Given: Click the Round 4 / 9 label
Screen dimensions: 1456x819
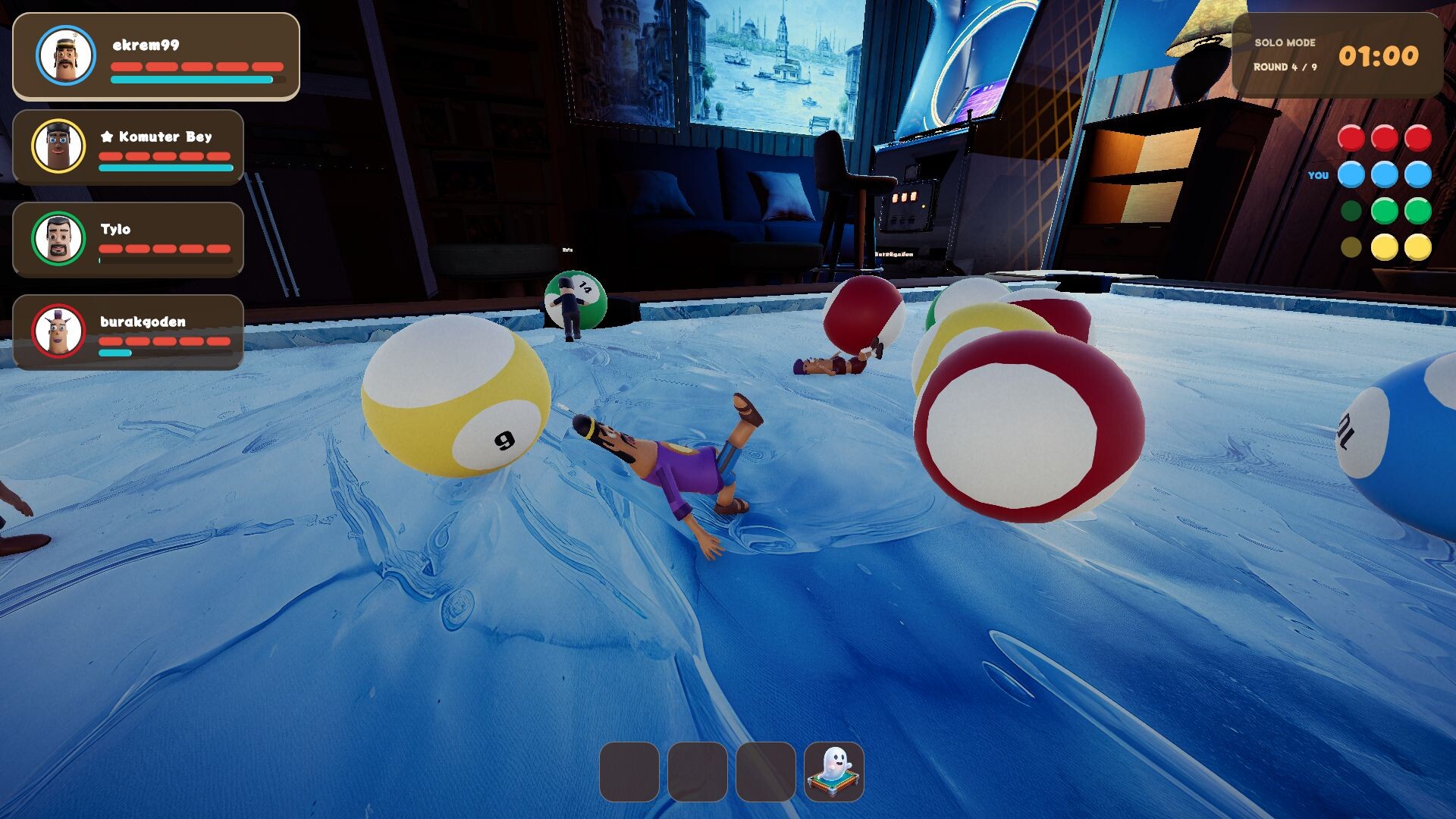Looking at the screenshot, I should [1285, 67].
